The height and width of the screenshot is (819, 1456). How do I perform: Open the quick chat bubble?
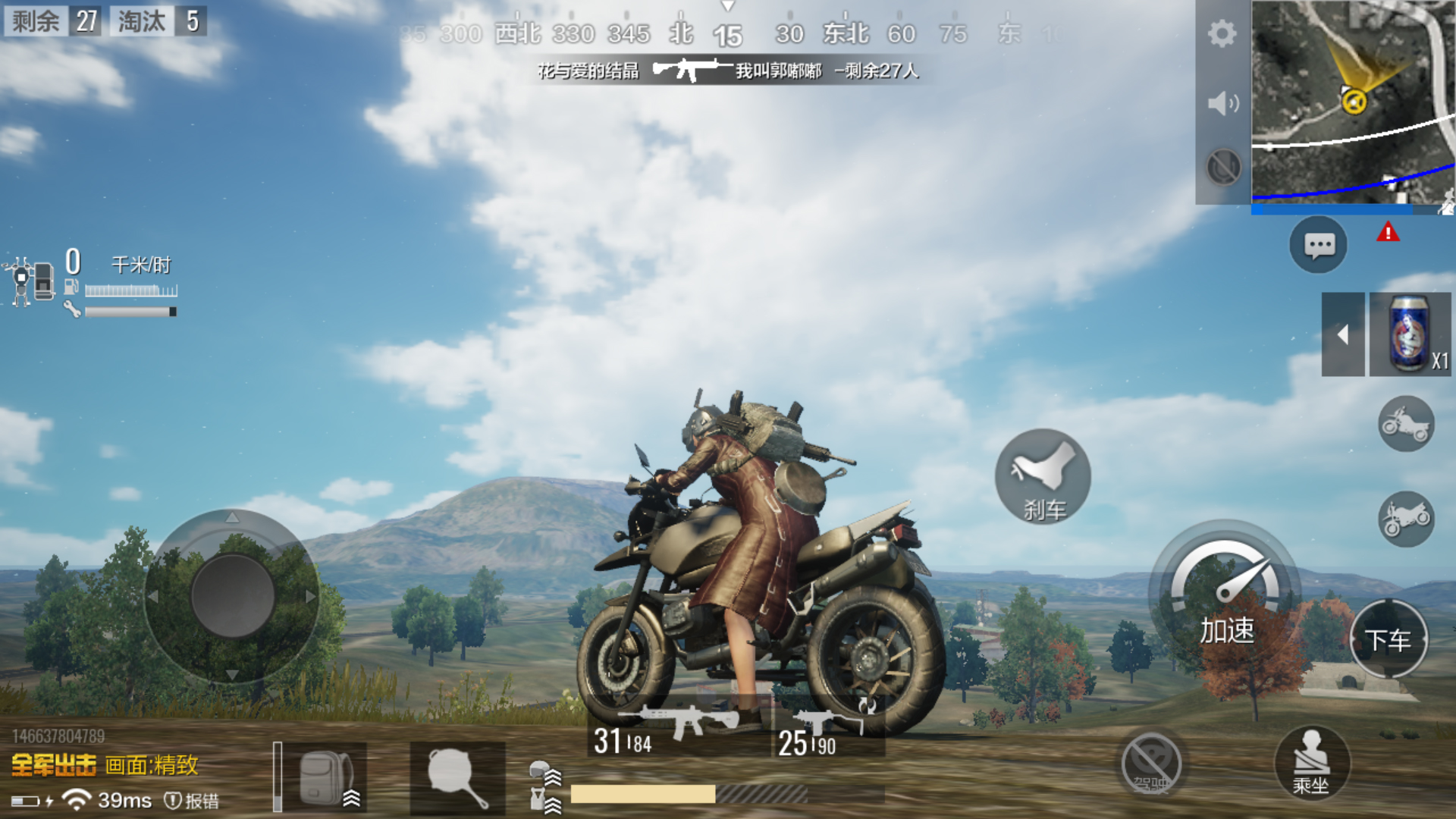1319,245
